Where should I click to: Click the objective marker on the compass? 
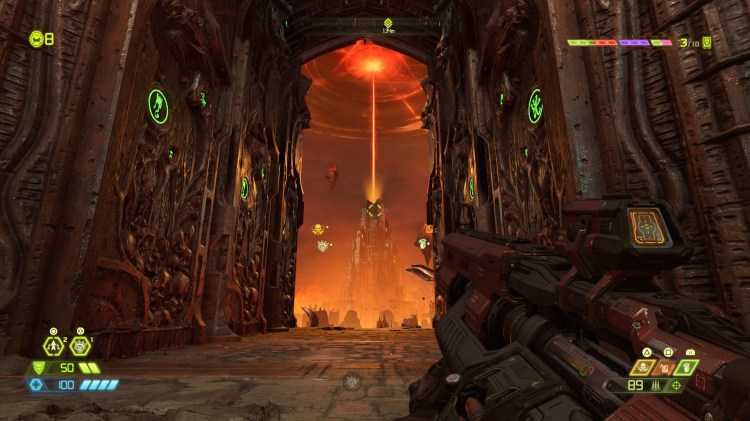tap(388, 23)
